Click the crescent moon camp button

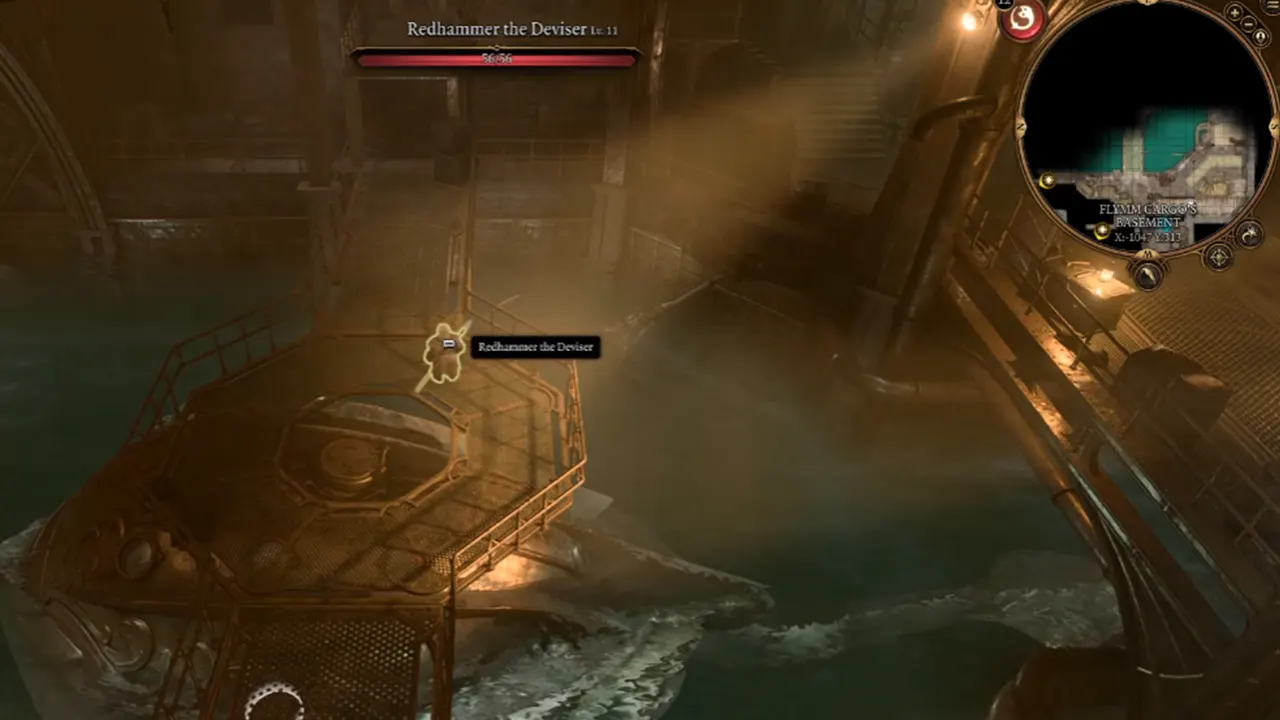[1250, 234]
